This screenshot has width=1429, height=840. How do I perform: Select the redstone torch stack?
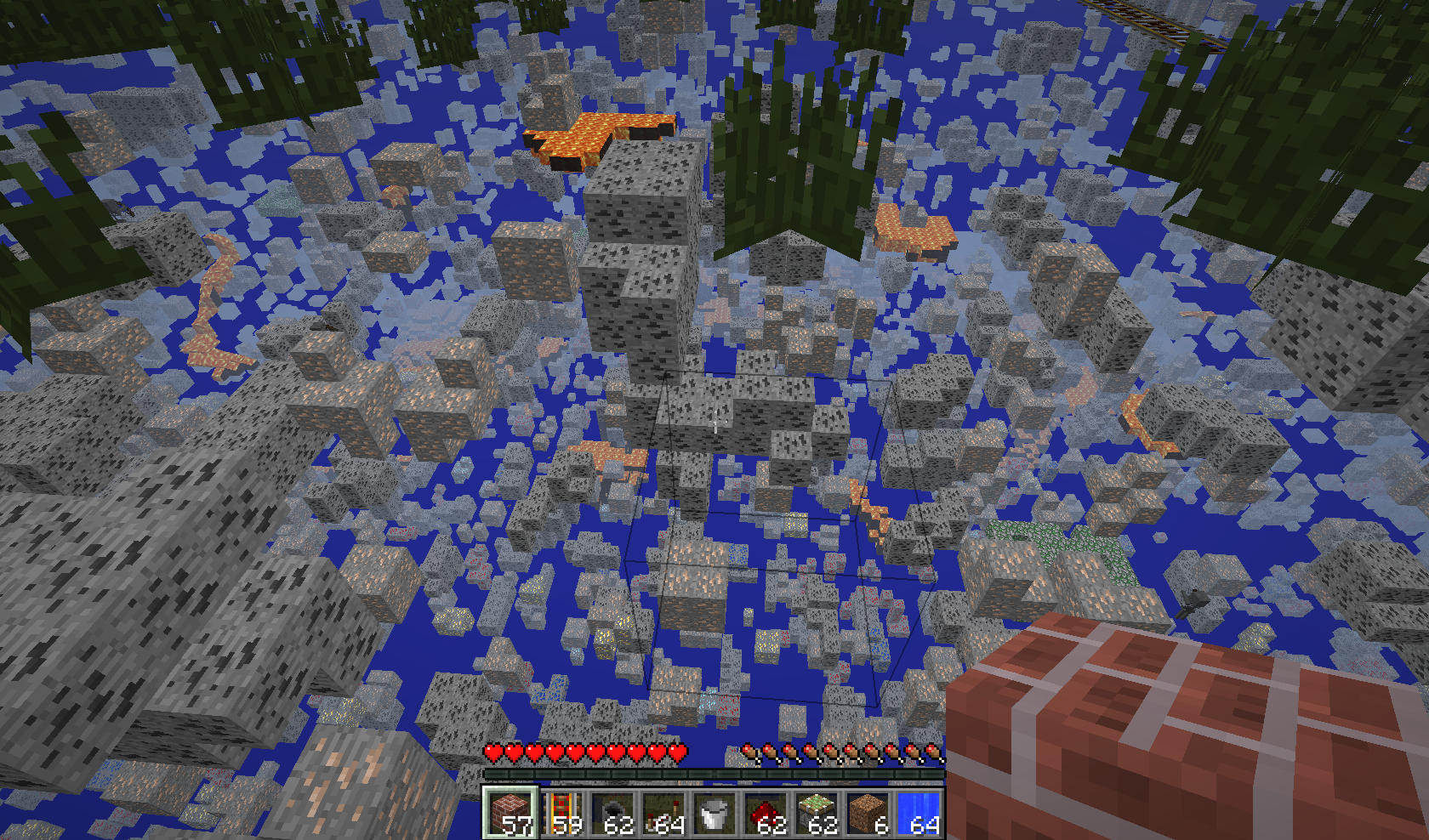tap(663, 813)
